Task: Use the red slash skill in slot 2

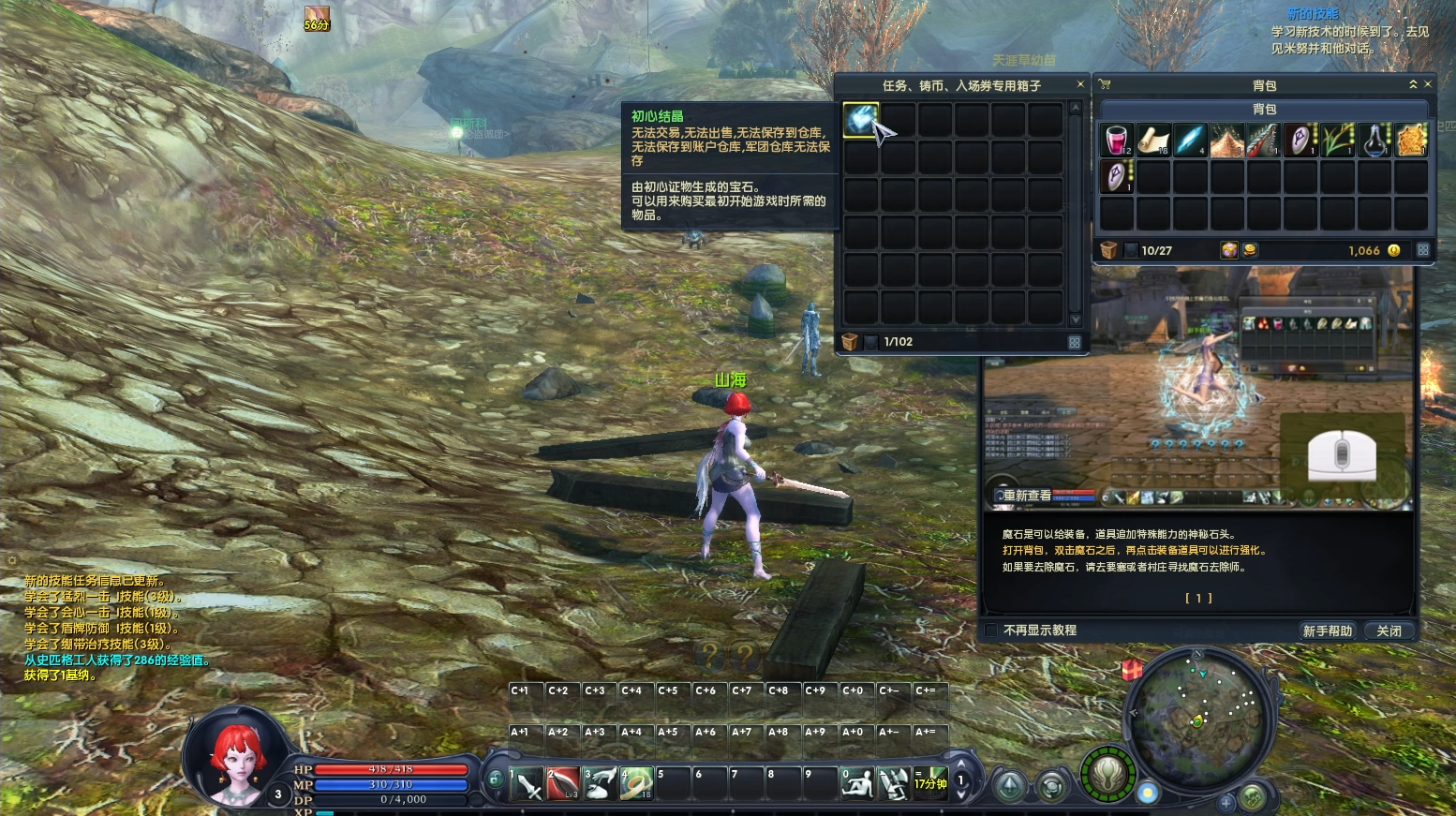Action: (564, 783)
